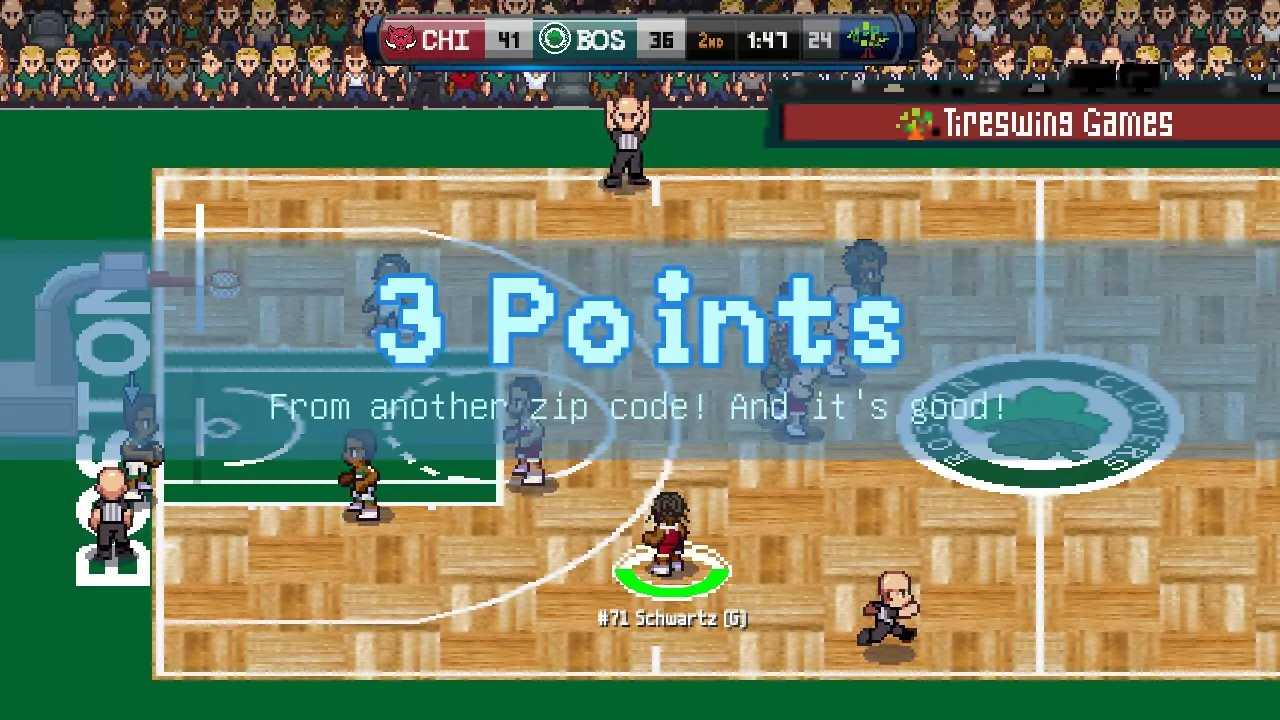Expand the commentary text box
Image resolution: width=1280 pixels, height=720 pixels.
(x=638, y=406)
